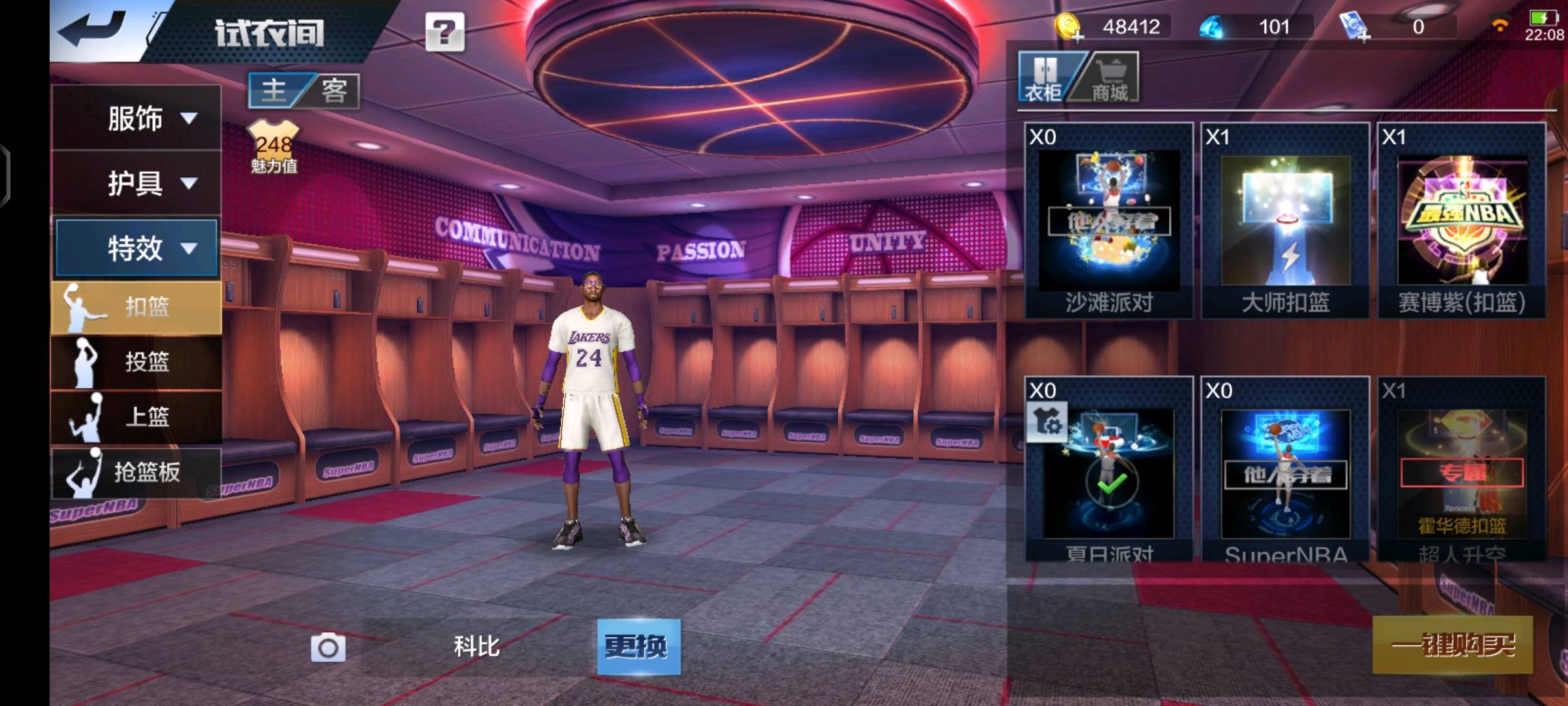
Task: Switch to the 客 away jersey
Action: click(x=334, y=90)
